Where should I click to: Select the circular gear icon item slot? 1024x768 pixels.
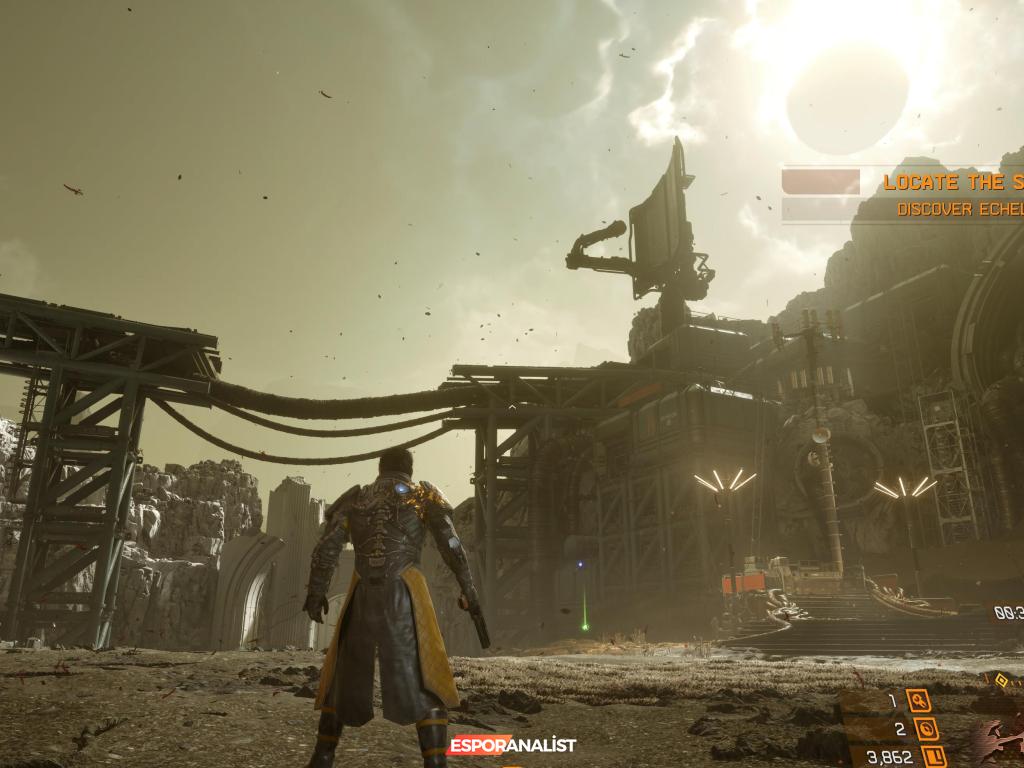tap(926, 728)
